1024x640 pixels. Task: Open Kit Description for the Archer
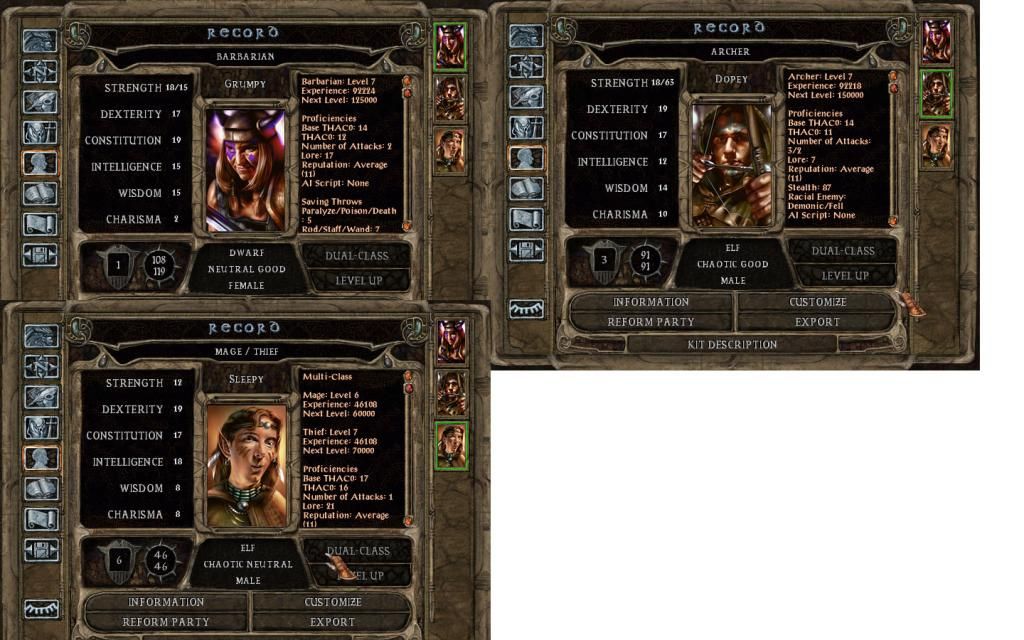point(732,344)
